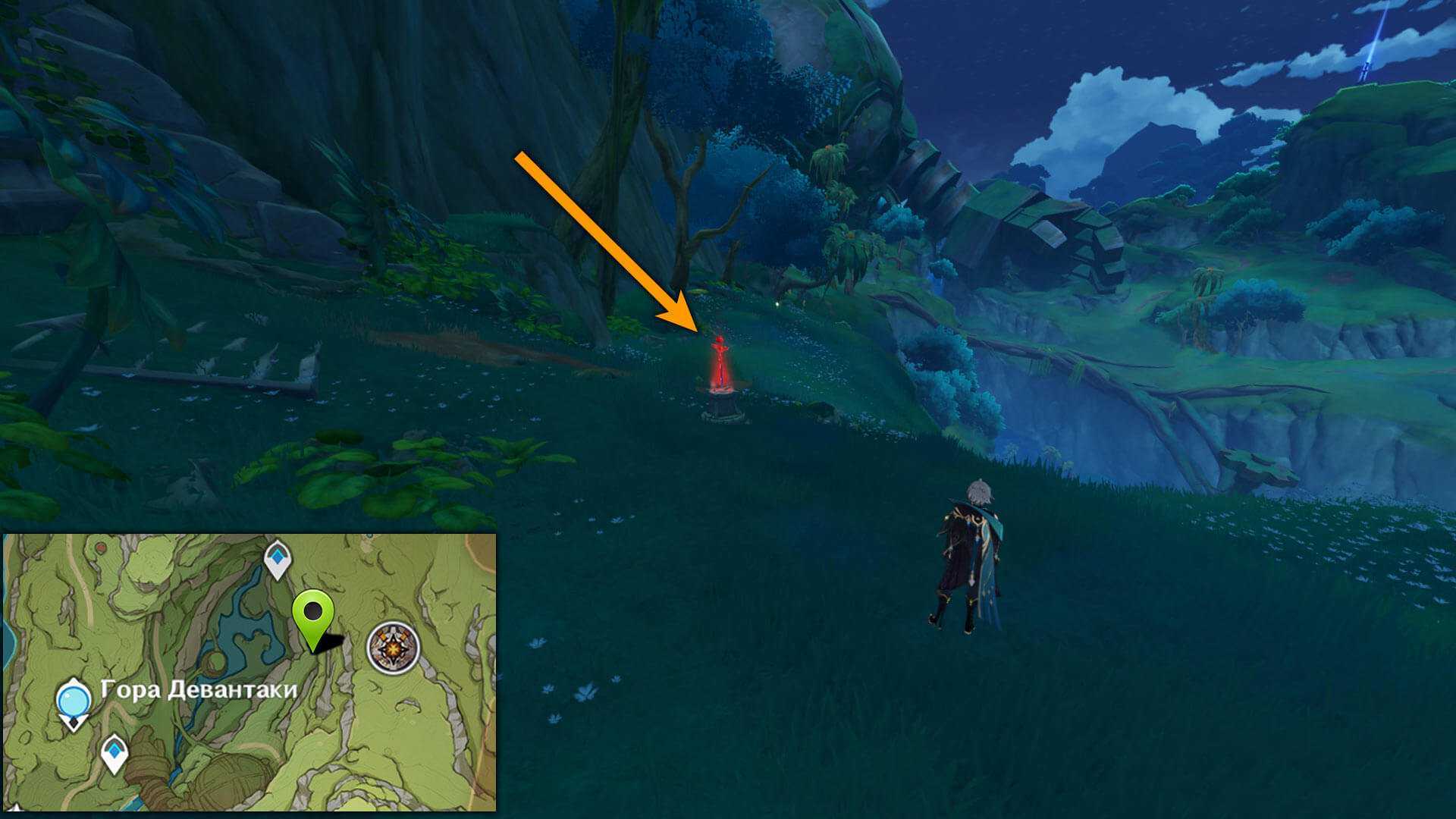
Task: Choose the blue orb Statue of the Seven marker
Action: (74, 701)
